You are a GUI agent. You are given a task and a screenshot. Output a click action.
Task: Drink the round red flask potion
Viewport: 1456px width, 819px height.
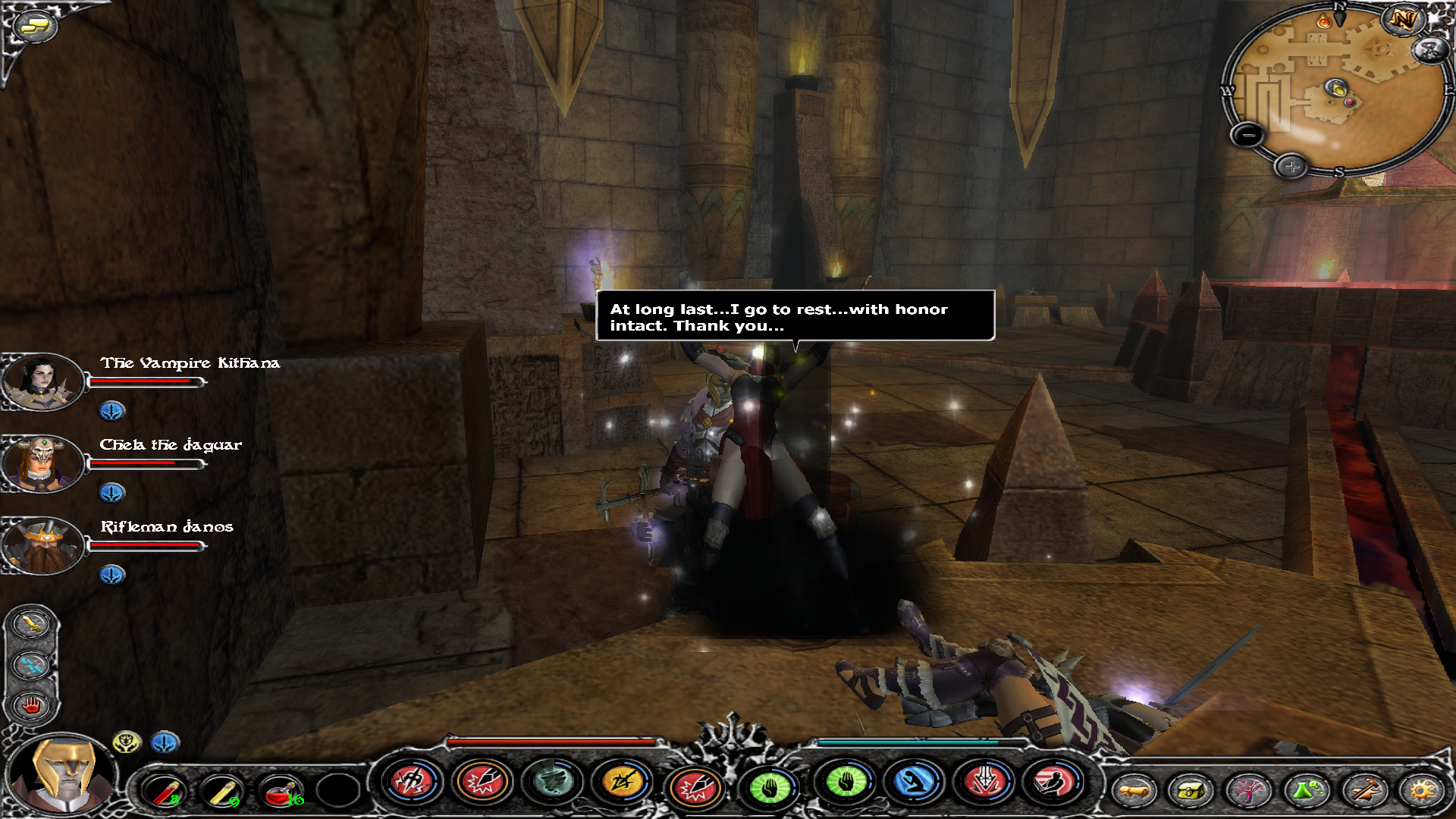tap(281, 791)
